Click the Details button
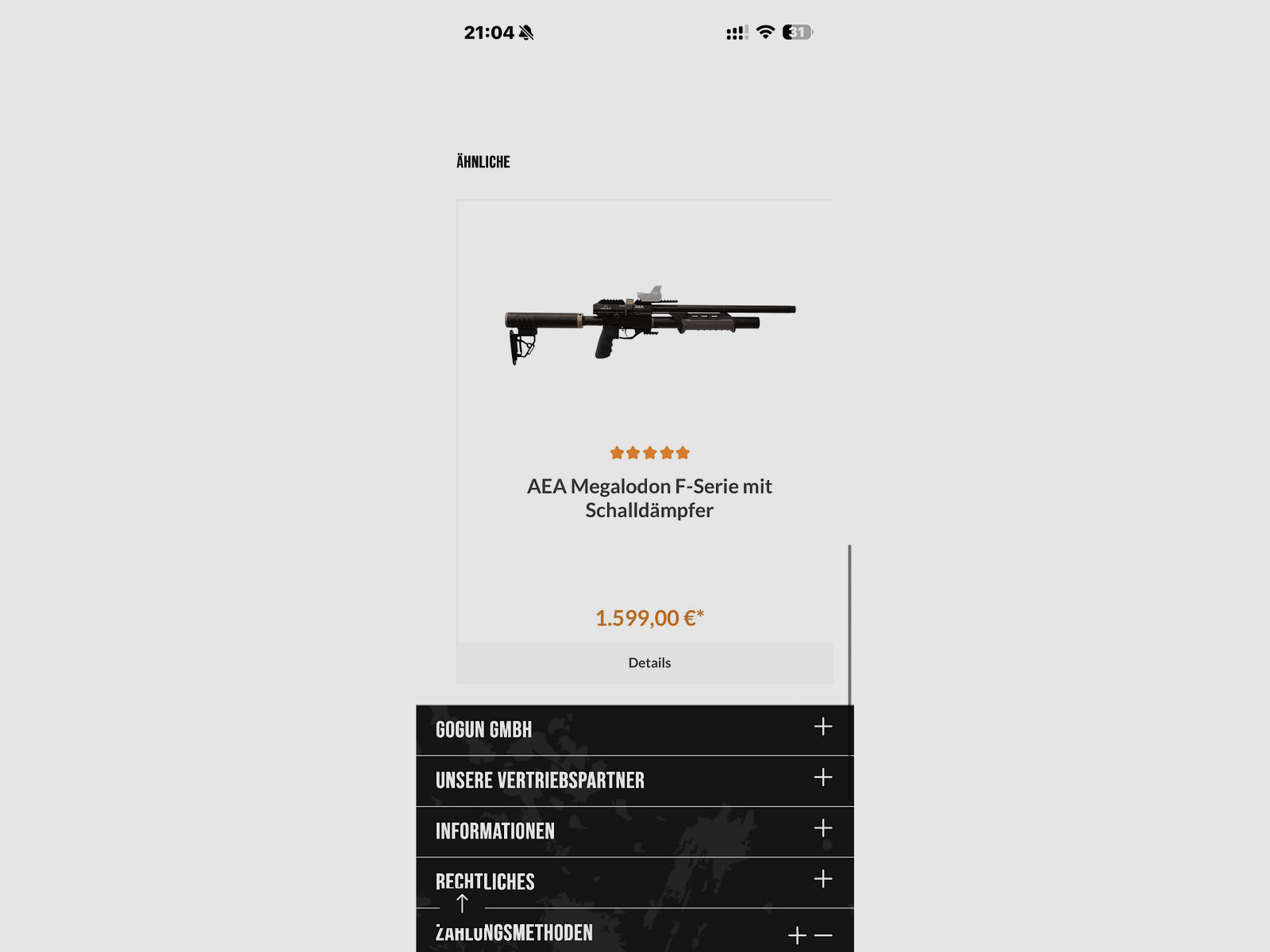The width and height of the screenshot is (1270, 952). click(650, 662)
